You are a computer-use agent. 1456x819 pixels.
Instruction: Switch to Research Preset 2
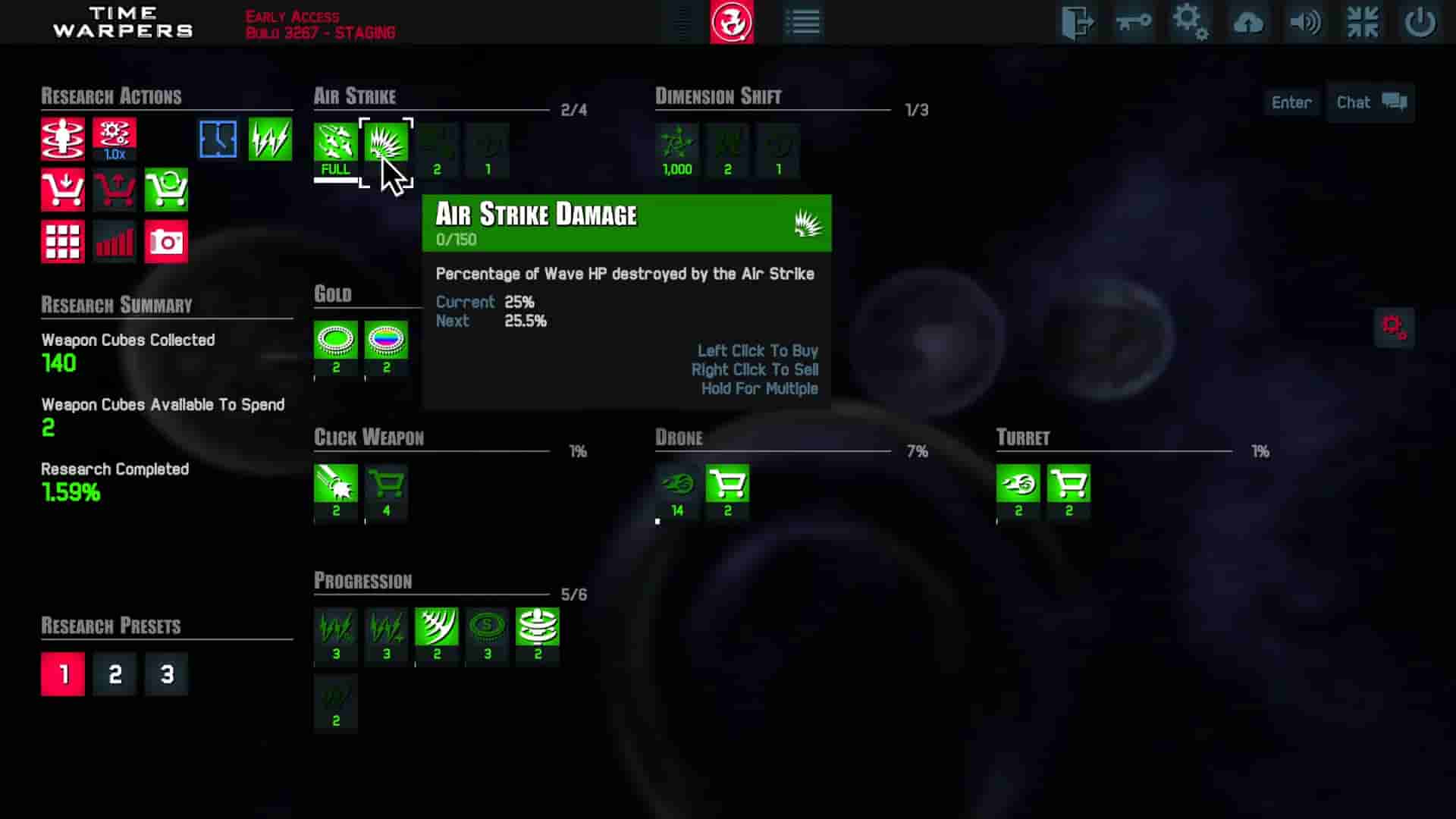click(x=115, y=673)
